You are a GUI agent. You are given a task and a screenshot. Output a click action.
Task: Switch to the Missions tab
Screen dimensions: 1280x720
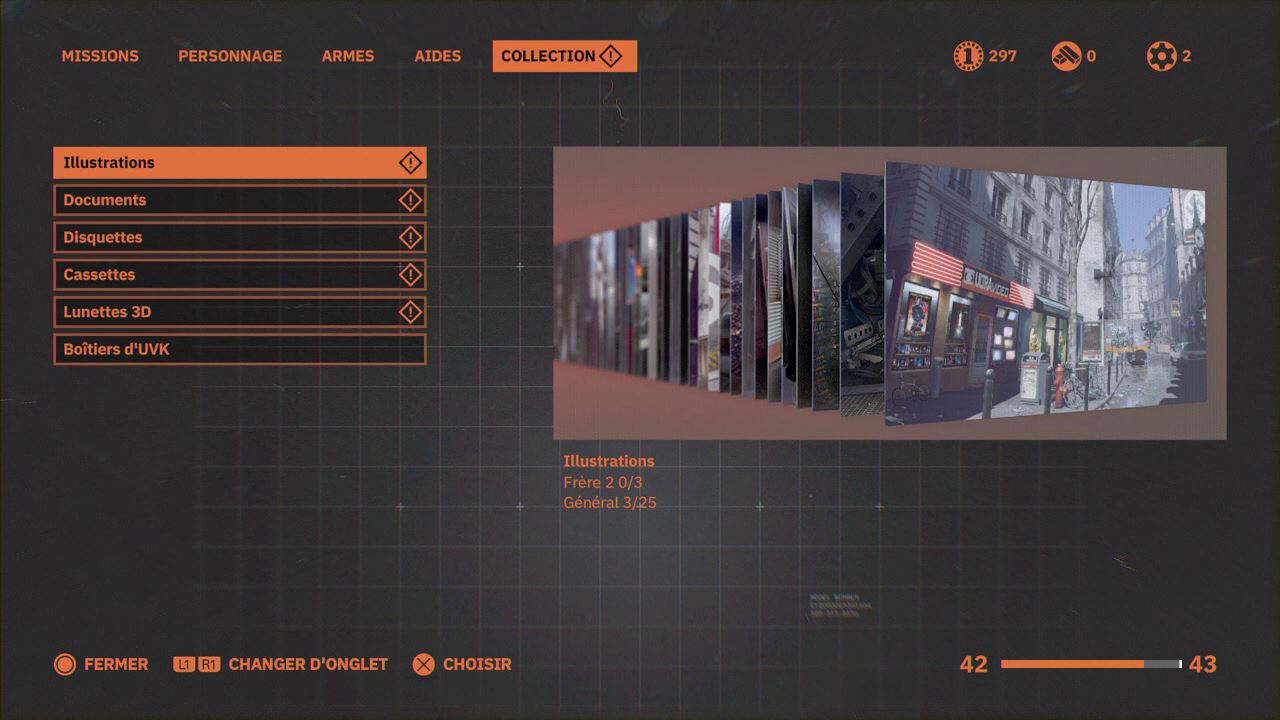click(100, 56)
